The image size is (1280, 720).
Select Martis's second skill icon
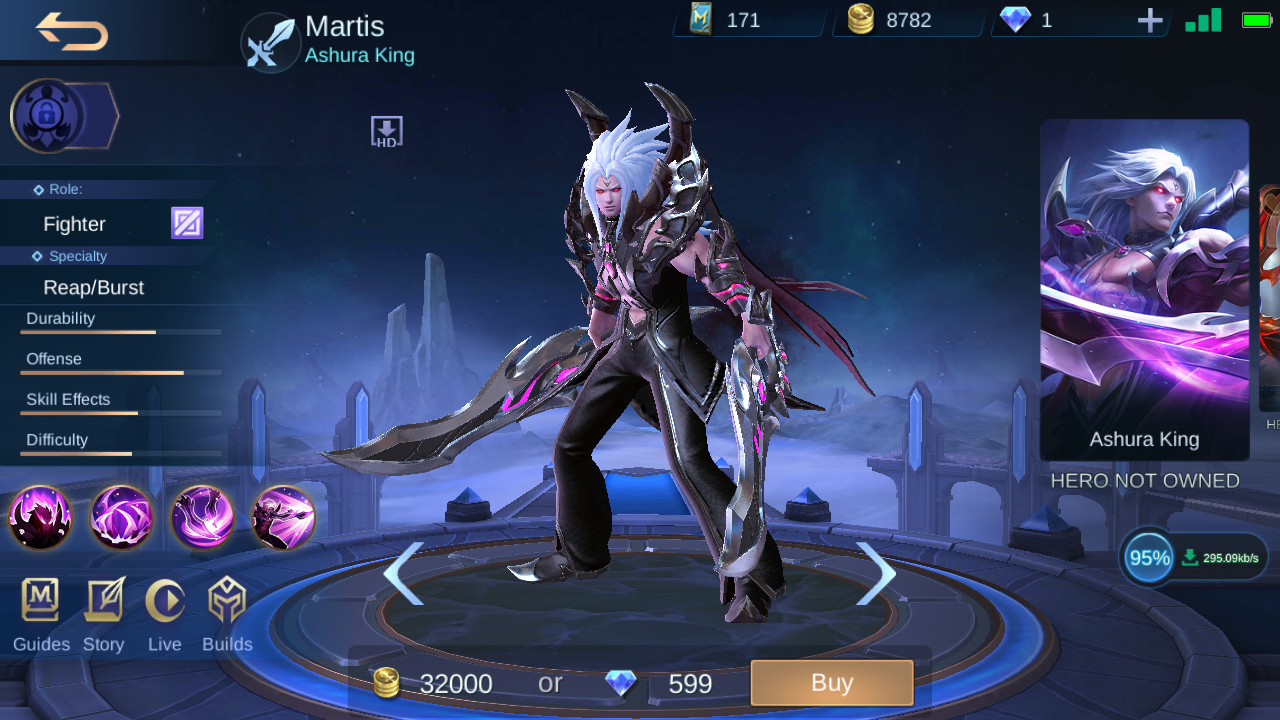[x=120, y=518]
